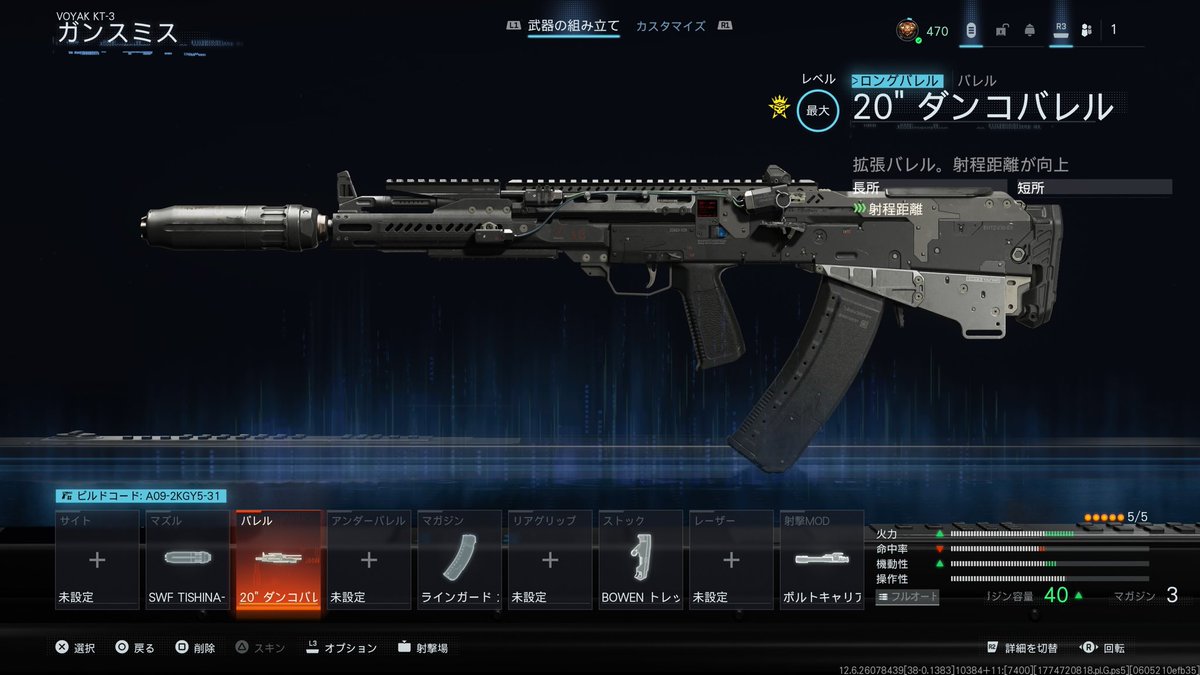Image resolution: width=1200 pixels, height=675 pixels.
Task: Select the token capsule icon
Action: [971, 31]
